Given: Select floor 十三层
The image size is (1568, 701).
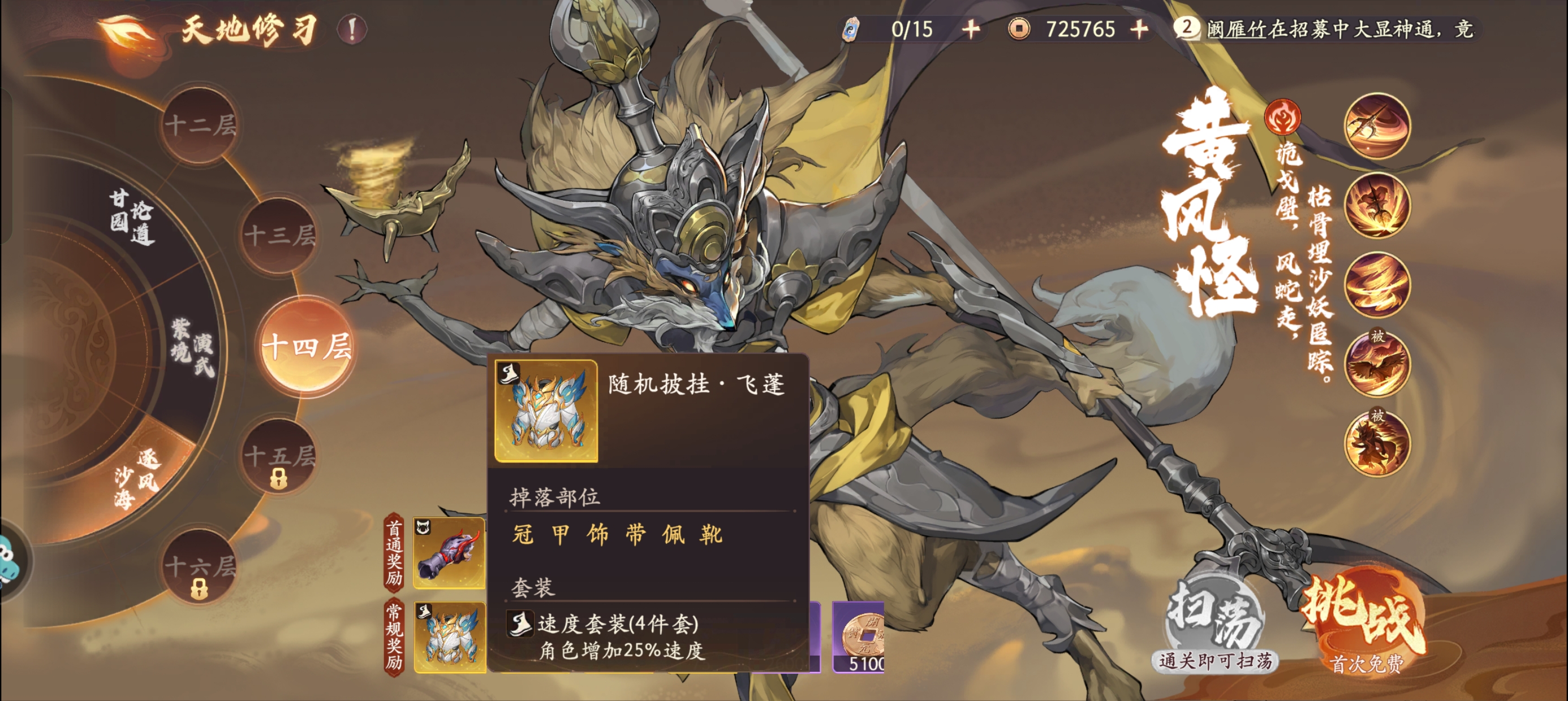Looking at the screenshot, I should (279, 235).
